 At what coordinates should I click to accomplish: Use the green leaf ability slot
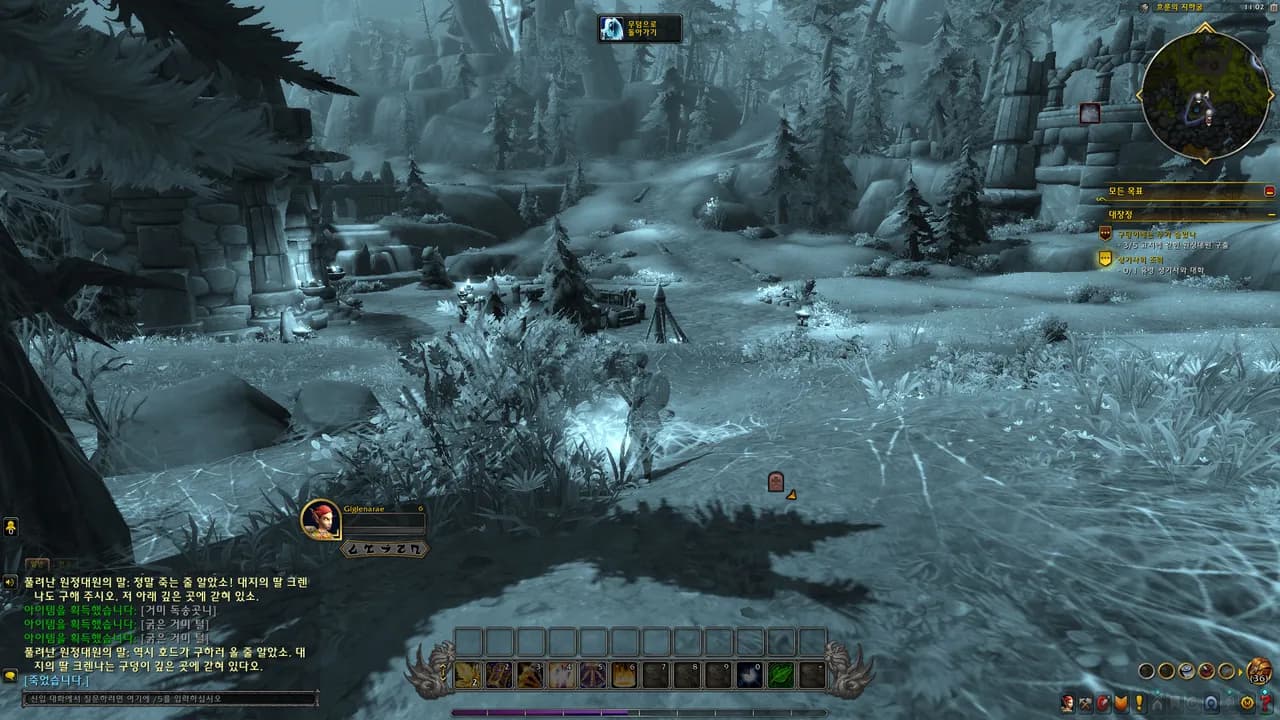[780, 676]
